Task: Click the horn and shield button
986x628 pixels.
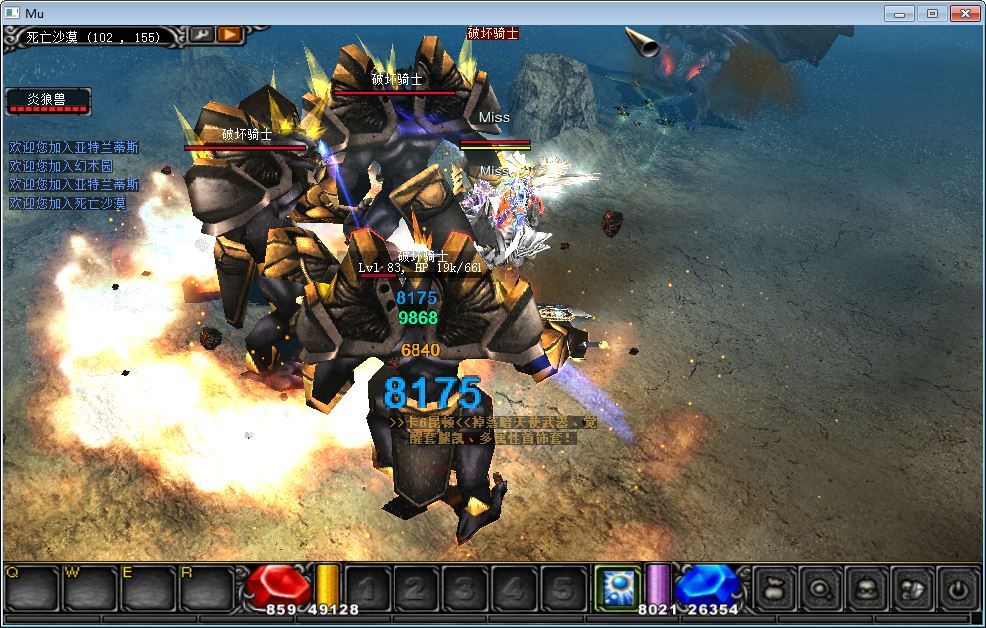Action: point(911,589)
